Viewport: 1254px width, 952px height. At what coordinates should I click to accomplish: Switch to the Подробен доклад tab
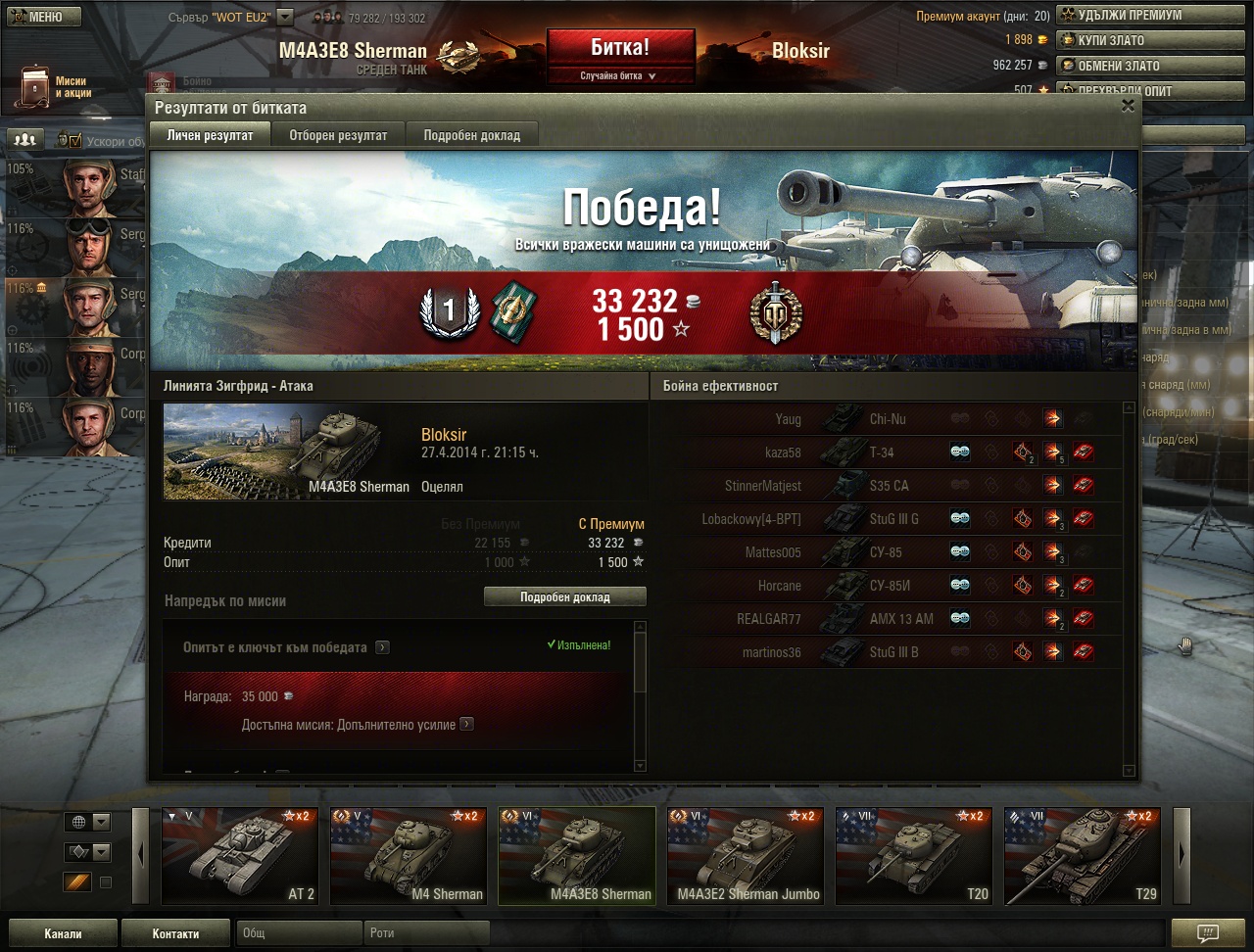tap(471, 136)
